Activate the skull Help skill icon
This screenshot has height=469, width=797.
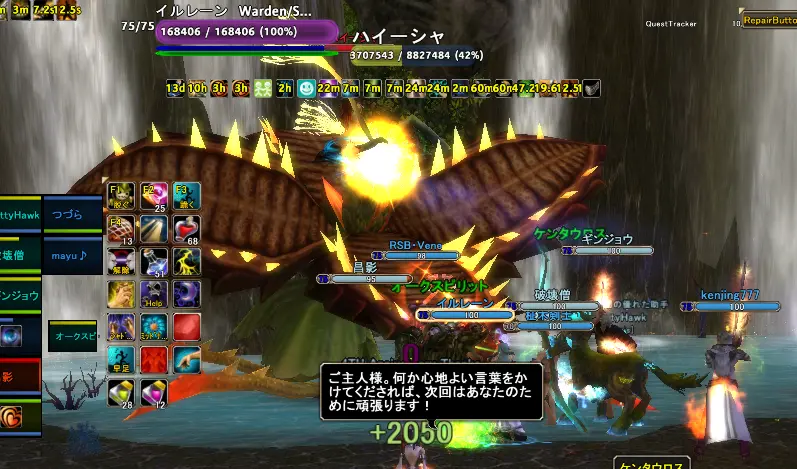point(153,293)
